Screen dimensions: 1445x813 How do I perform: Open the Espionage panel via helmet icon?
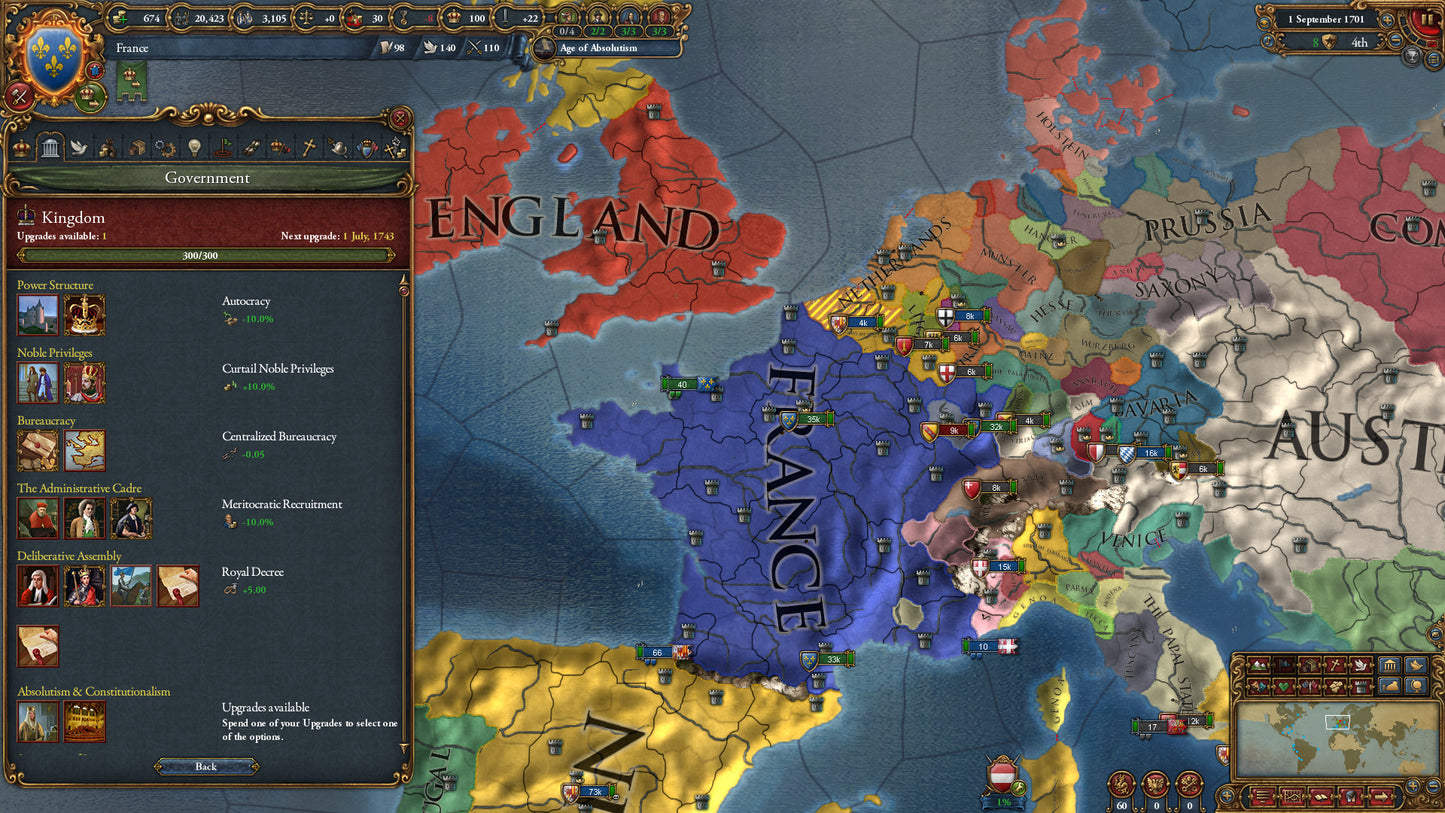(x=340, y=147)
